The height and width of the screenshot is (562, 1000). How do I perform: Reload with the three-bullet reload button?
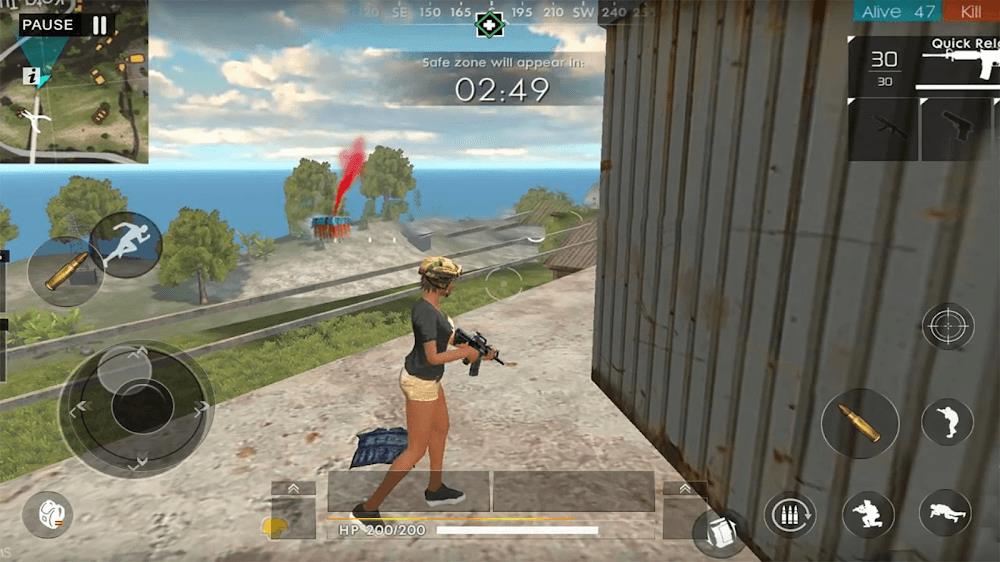point(789,515)
